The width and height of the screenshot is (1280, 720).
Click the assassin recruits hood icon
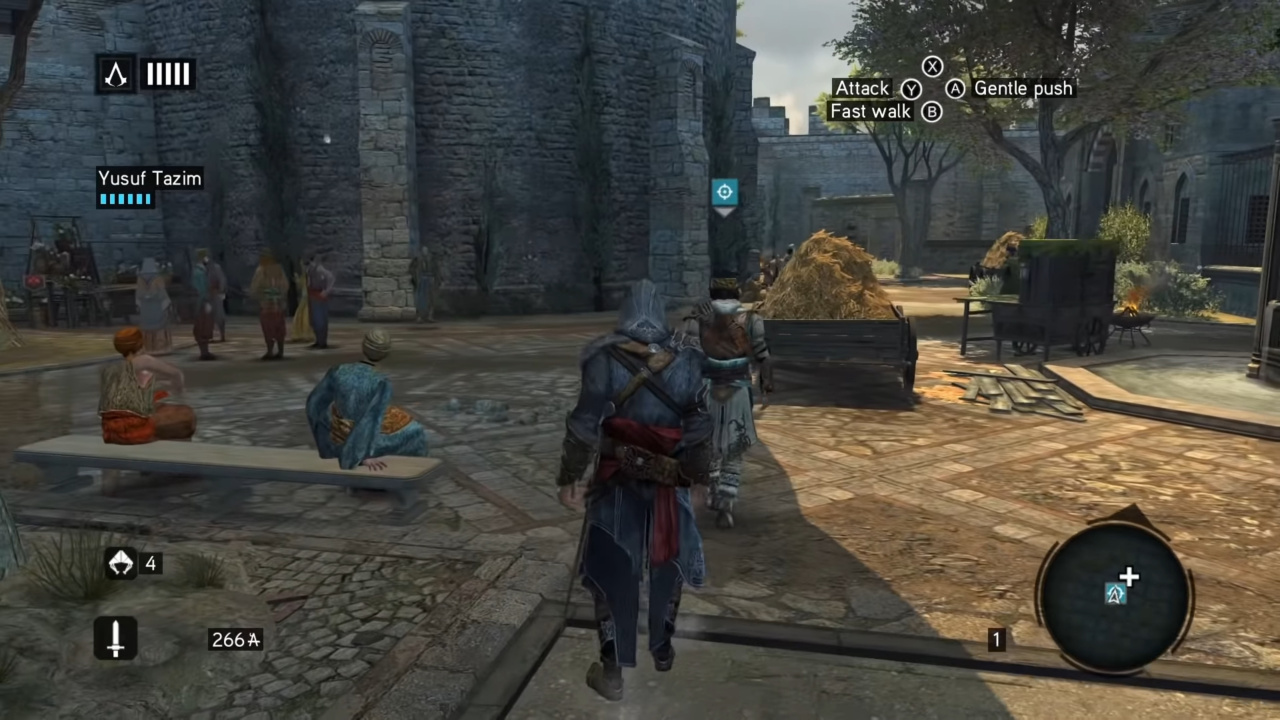tap(120, 563)
